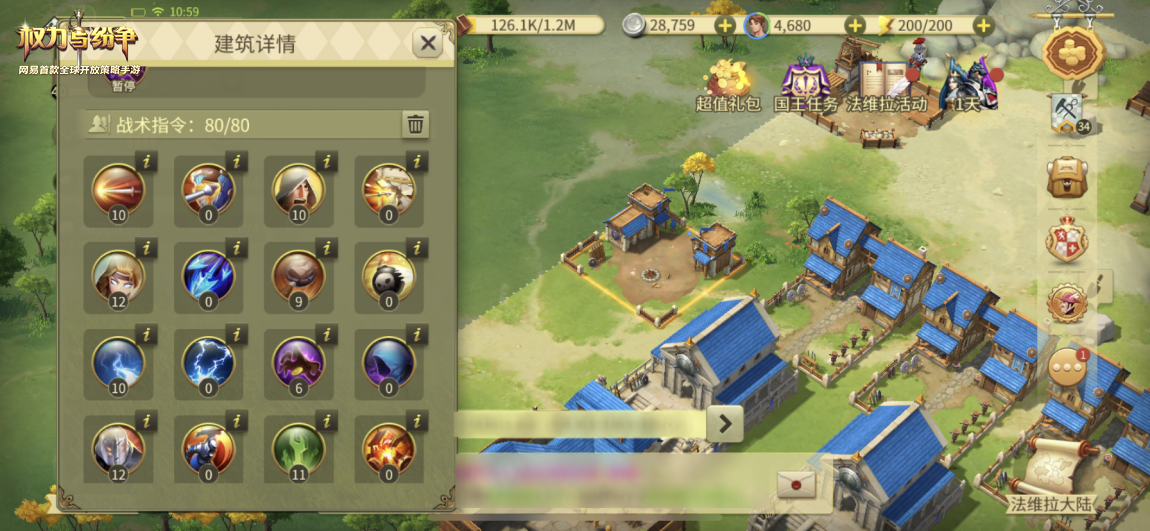This screenshot has height=531, width=1150.
Task: Choose the black skull bomb tactic icon
Action: point(389,276)
